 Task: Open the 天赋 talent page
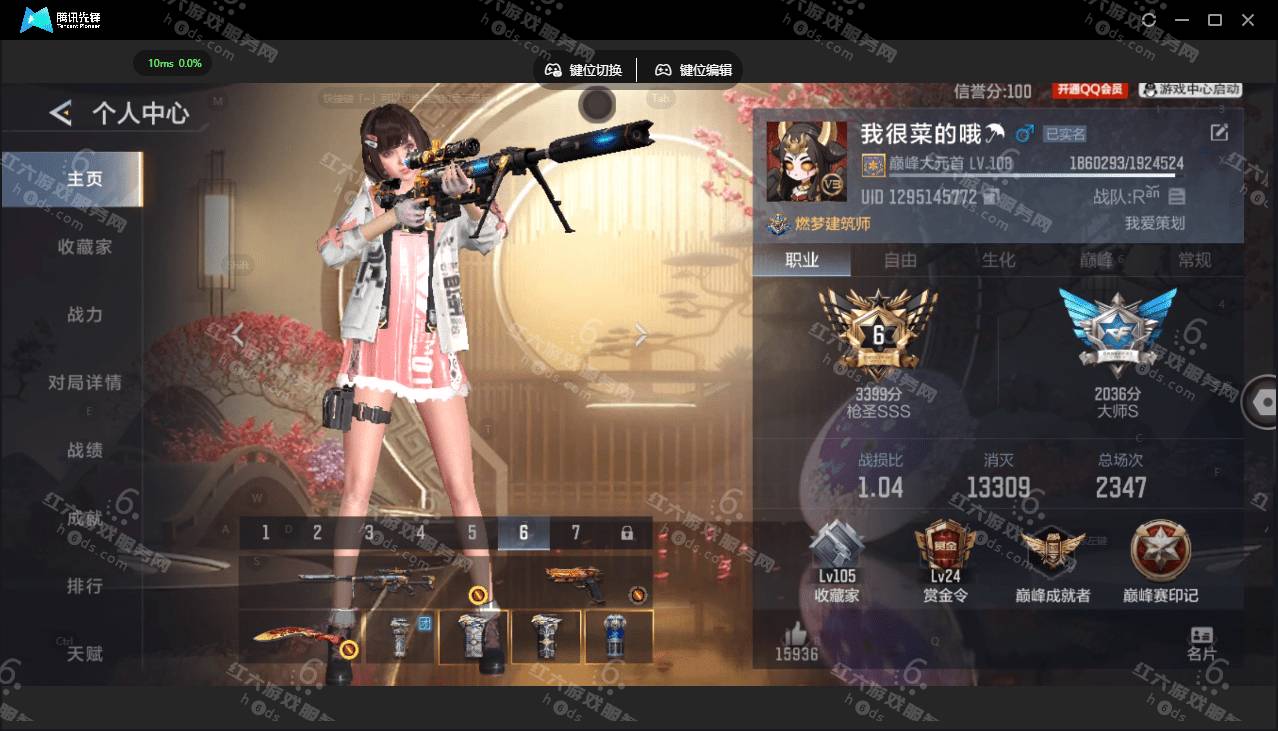[x=85, y=654]
